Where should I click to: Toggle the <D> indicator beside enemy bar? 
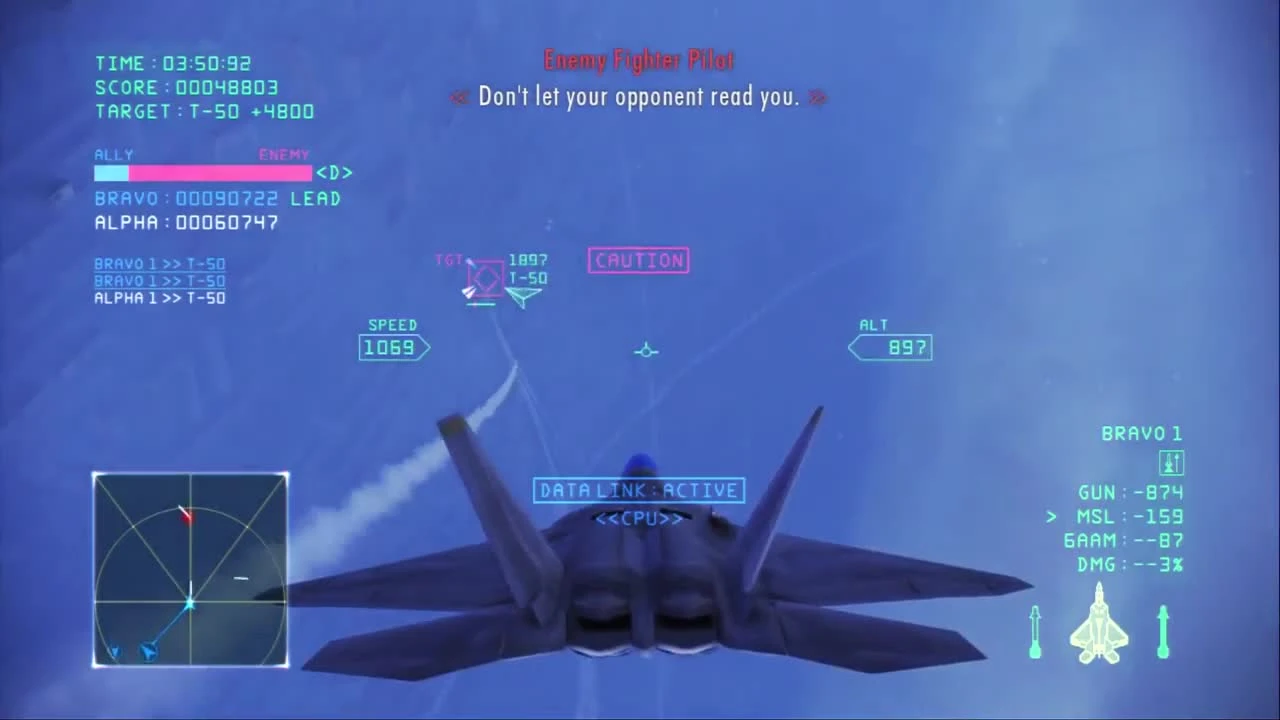[333, 172]
